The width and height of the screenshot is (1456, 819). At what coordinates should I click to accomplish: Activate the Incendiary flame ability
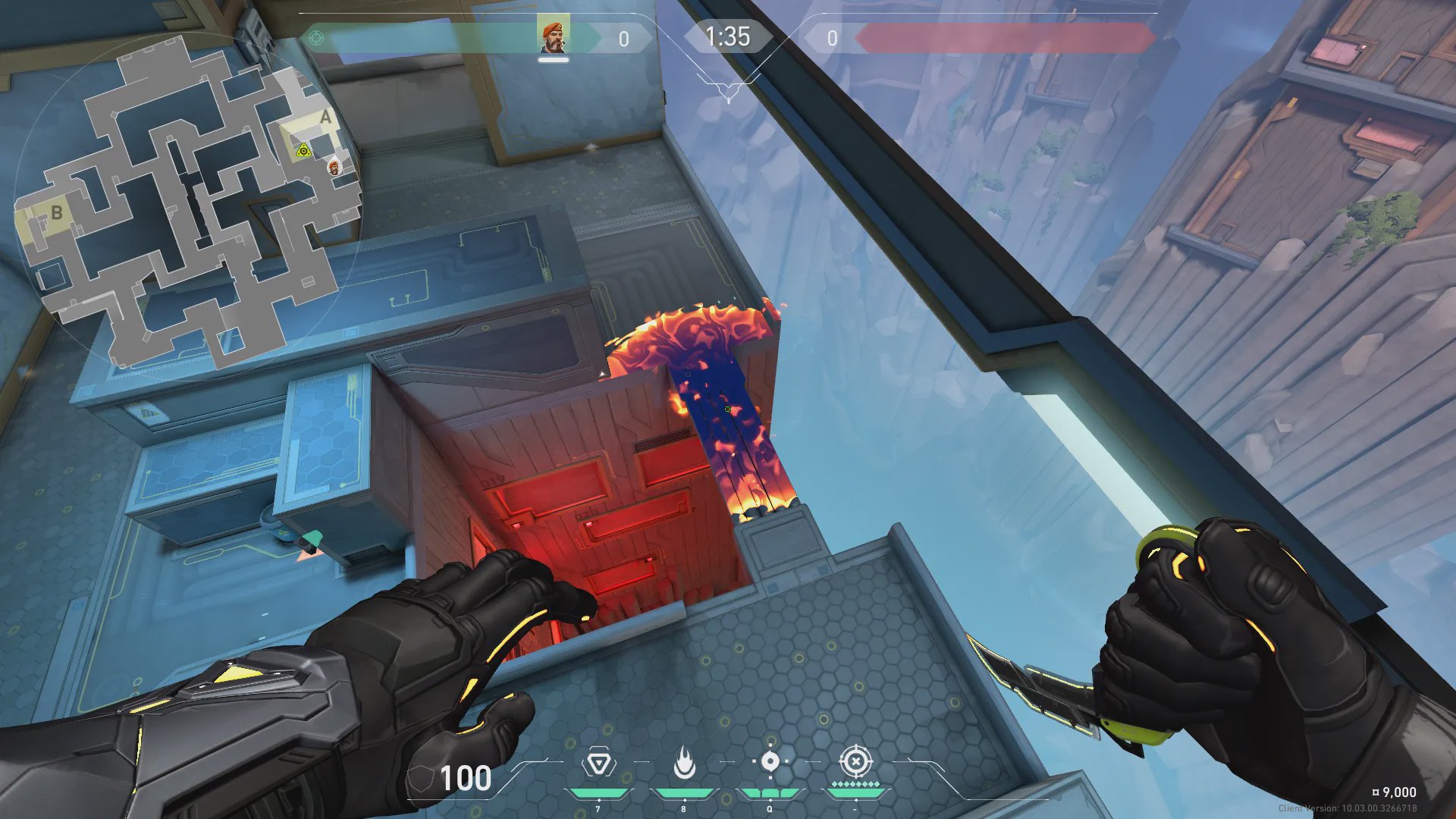pyautogui.click(x=684, y=763)
